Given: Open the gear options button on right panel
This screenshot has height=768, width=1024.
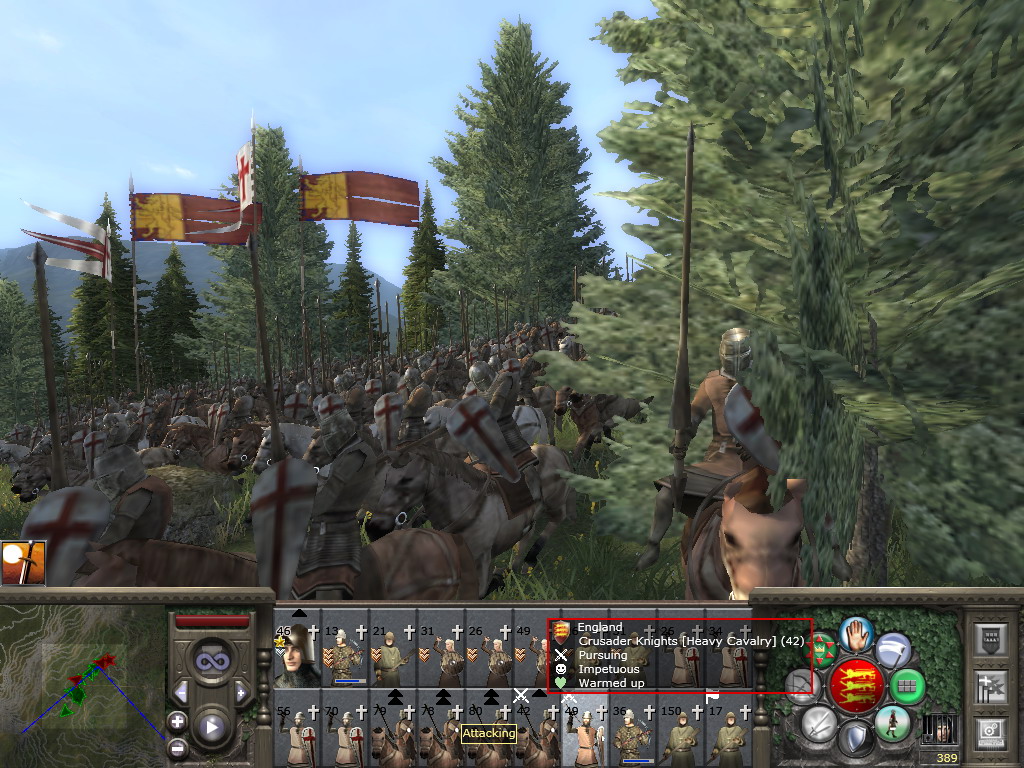Looking at the screenshot, I should click(x=991, y=732).
